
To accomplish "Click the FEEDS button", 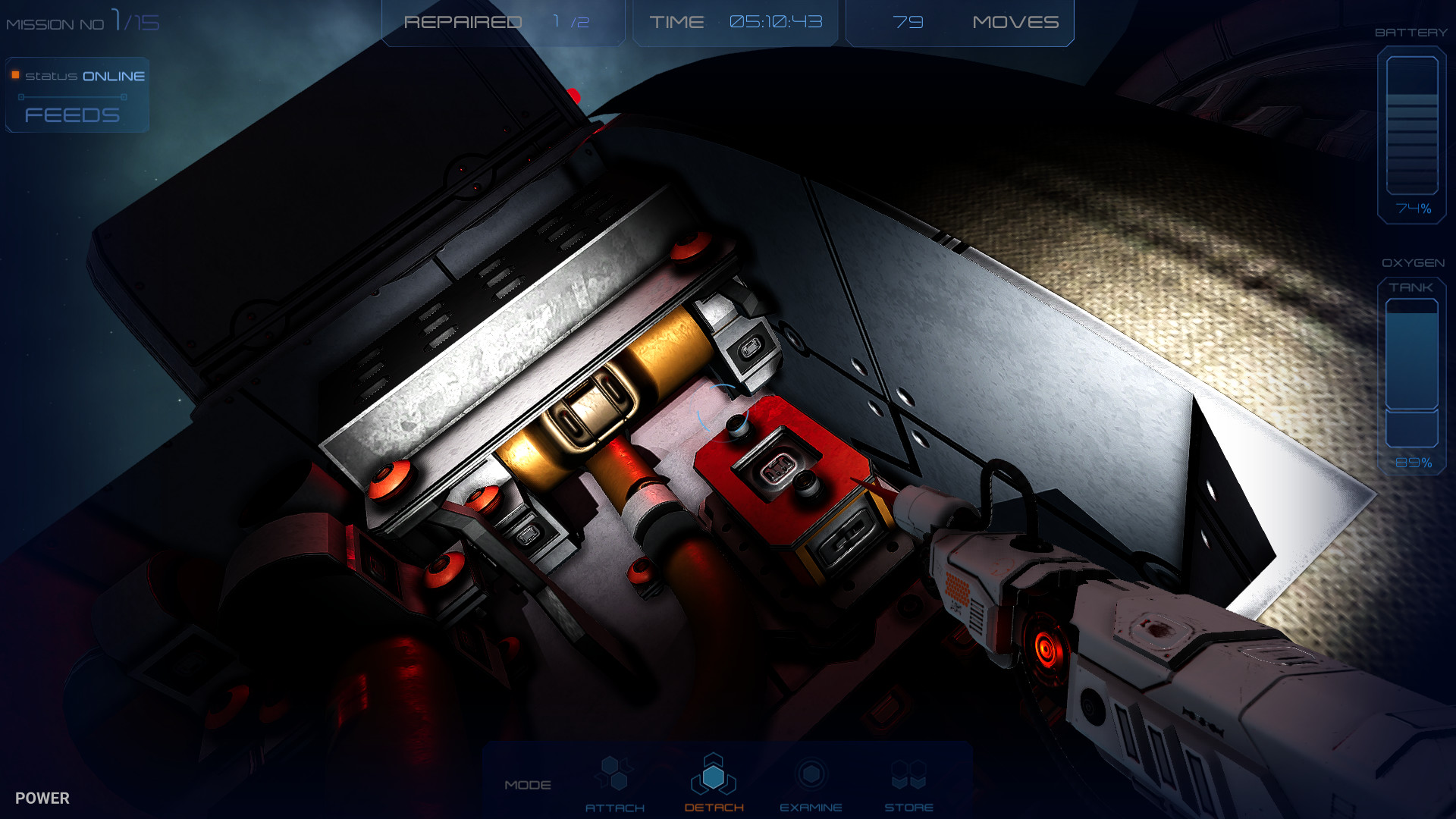I will [72, 115].
